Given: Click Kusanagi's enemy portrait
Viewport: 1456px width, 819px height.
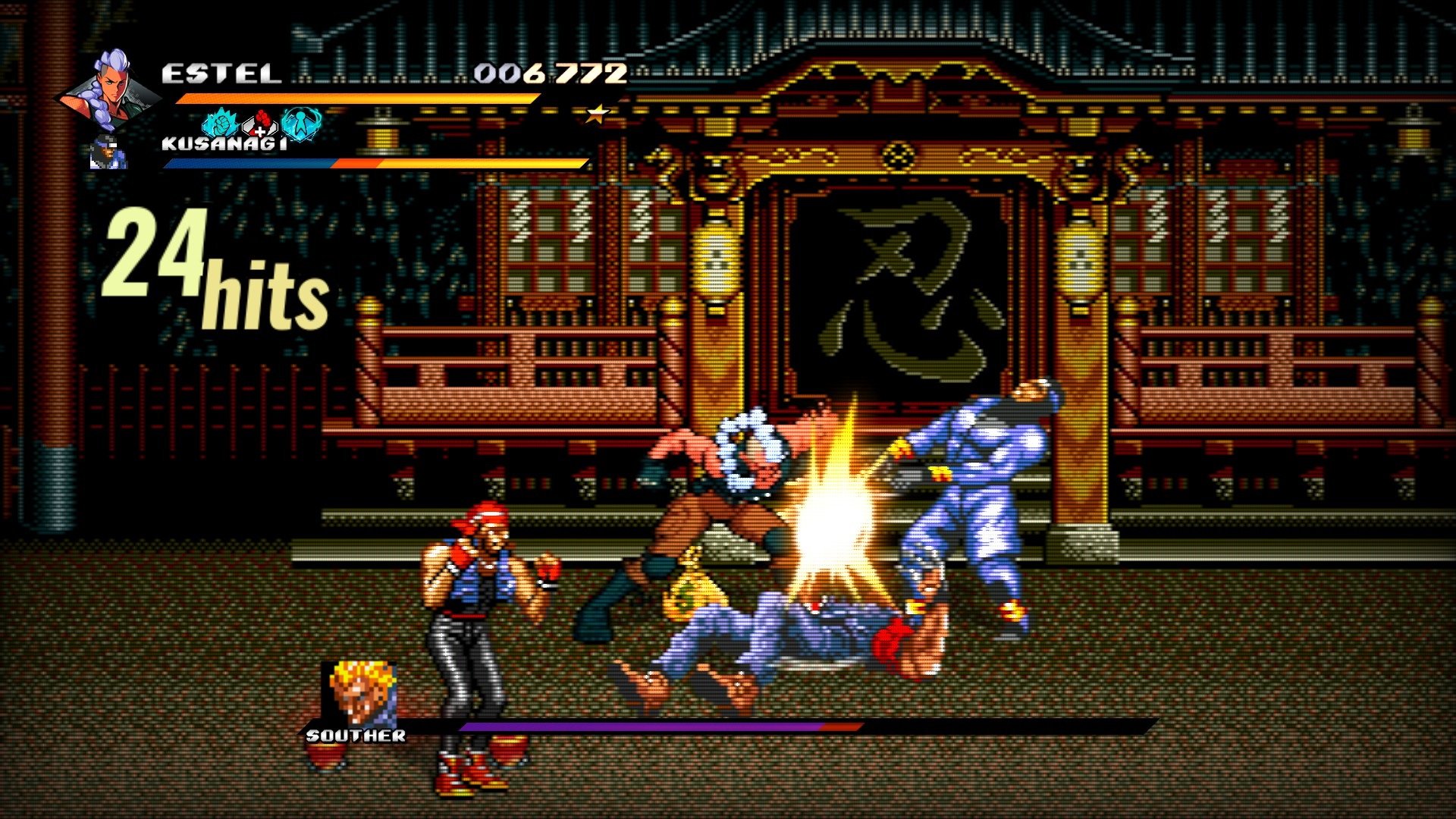Looking at the screenshot, I should tap(107, 152).
